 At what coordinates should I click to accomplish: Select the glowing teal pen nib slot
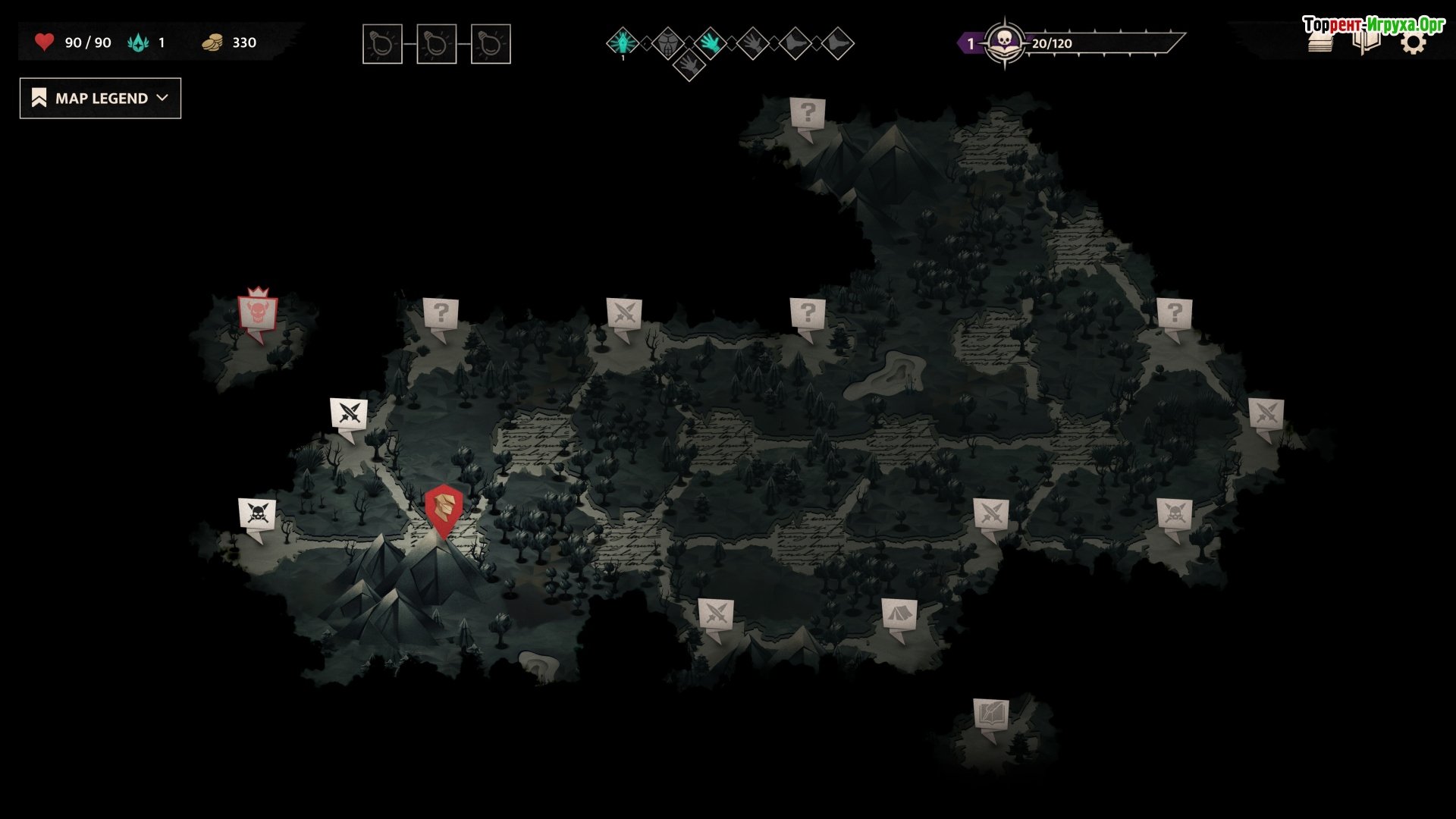623,42
